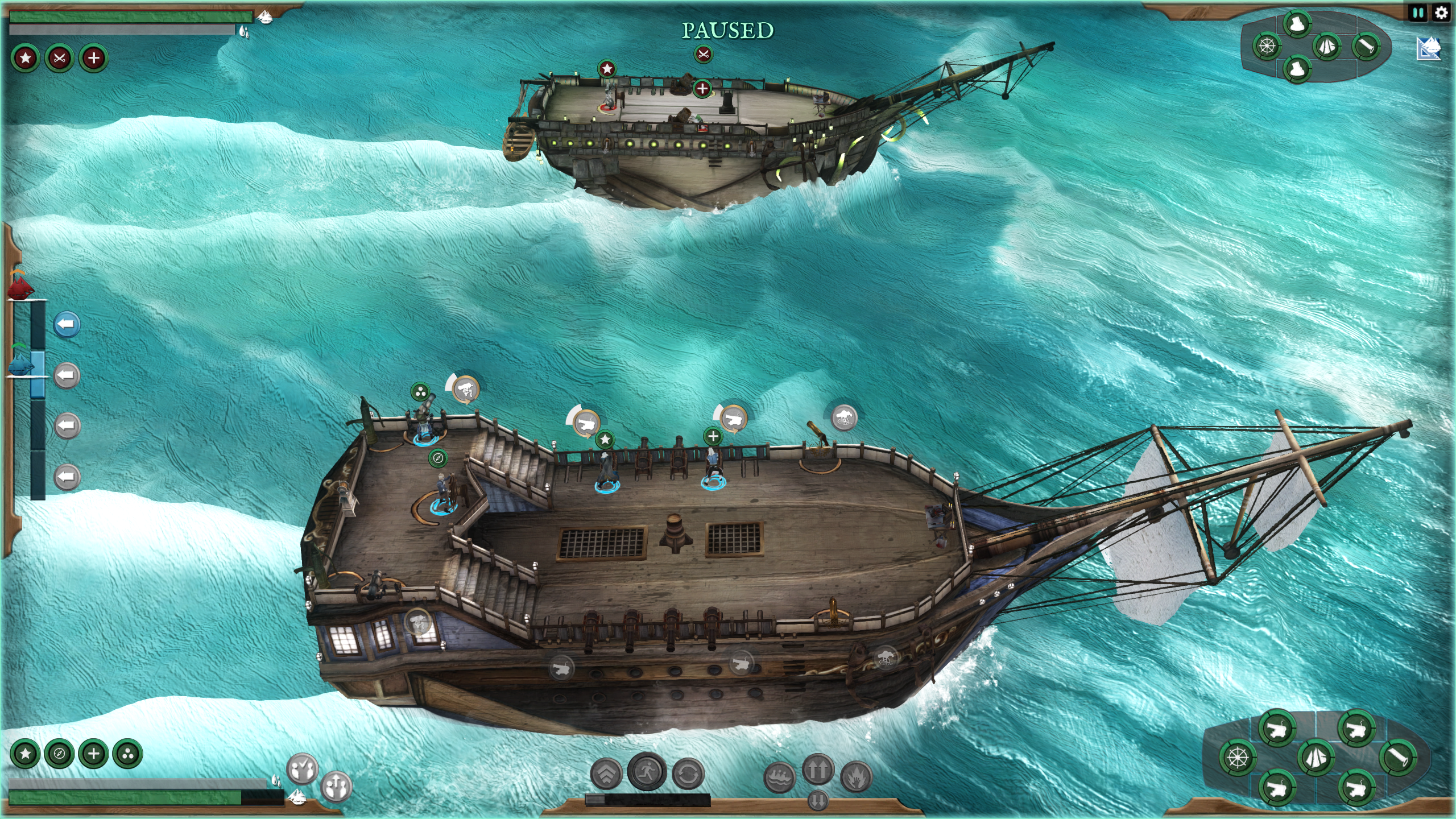Click the triple chevron rank-up order
The height and width of the screenshot is (819, 1456).
[607, 775]
